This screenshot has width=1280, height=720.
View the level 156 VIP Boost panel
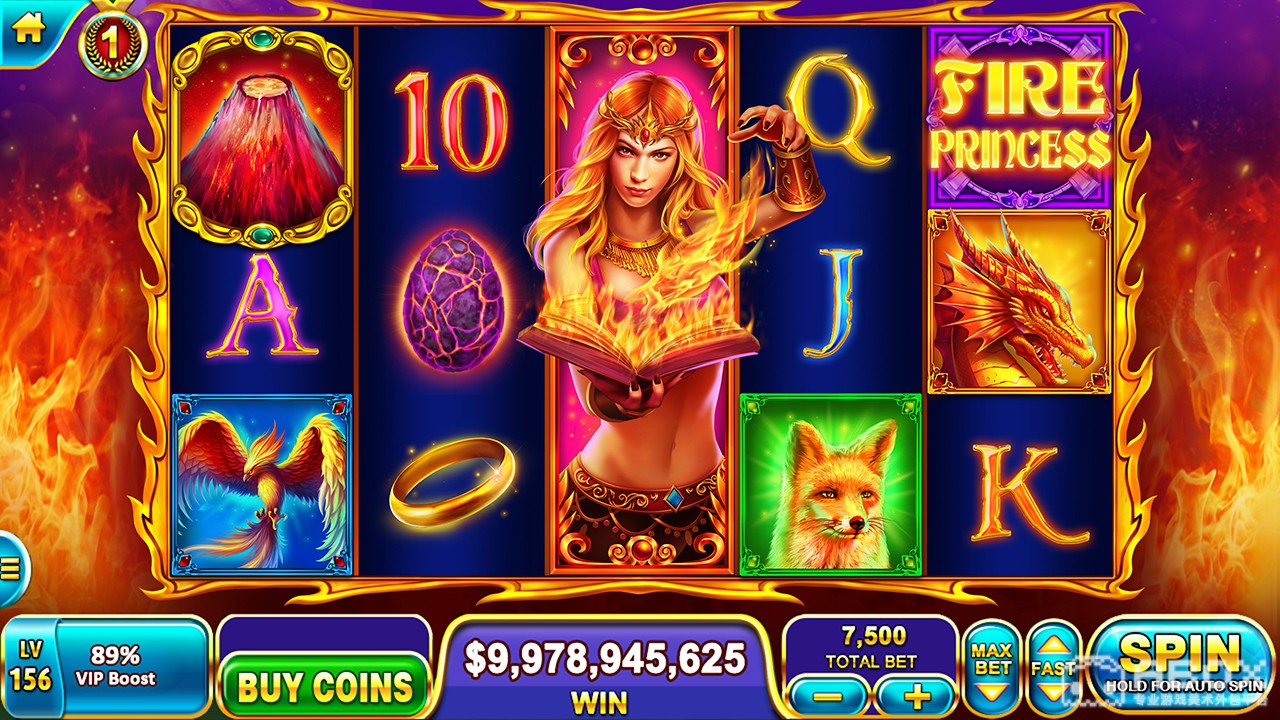click(105, 667)
